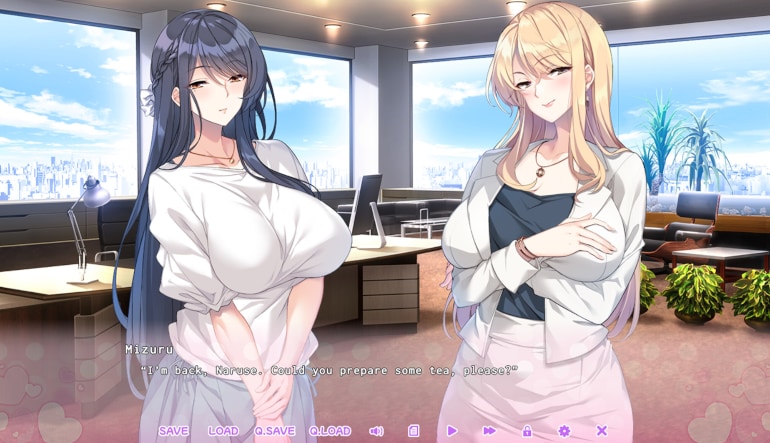
Task: Start auto-play with the play arrow
Action: point(452,431)
